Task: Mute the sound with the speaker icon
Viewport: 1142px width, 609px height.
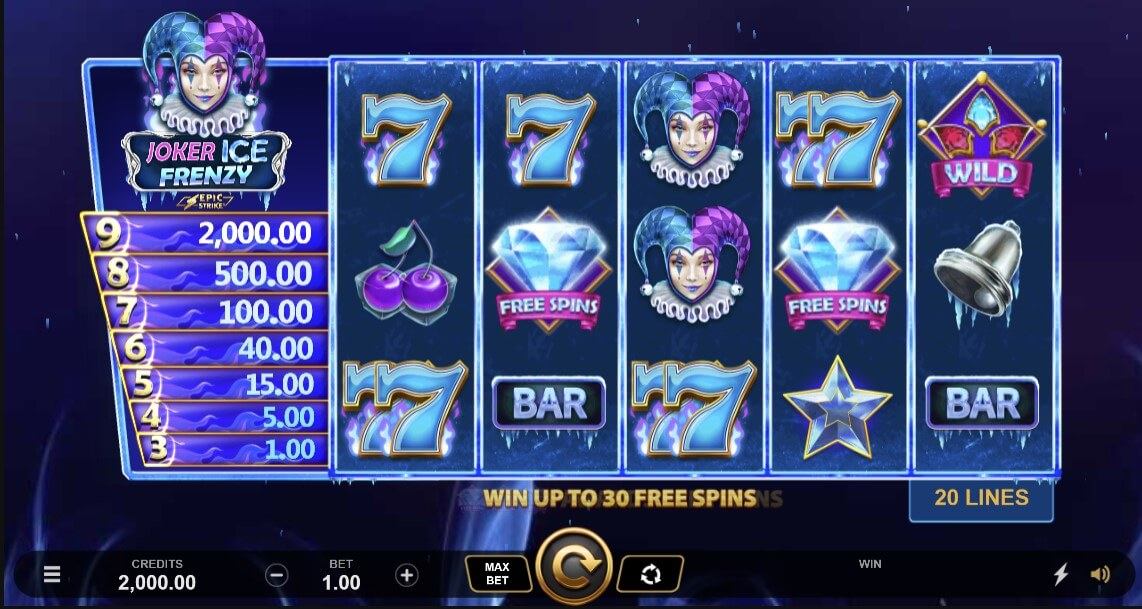Action: (x=1100, y=575)
